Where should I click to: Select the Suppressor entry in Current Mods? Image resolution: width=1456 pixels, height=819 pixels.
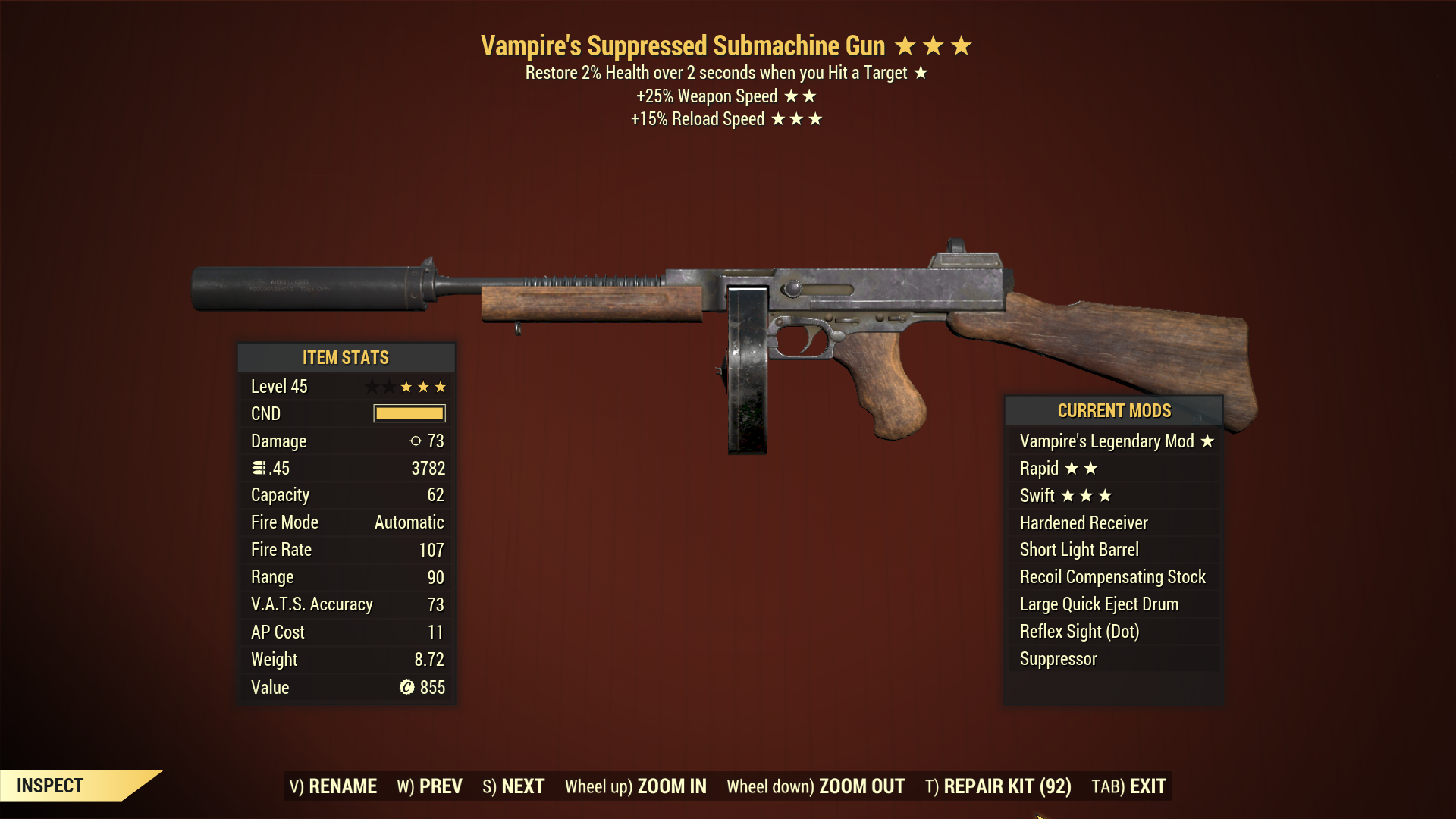coord(1057,658)
